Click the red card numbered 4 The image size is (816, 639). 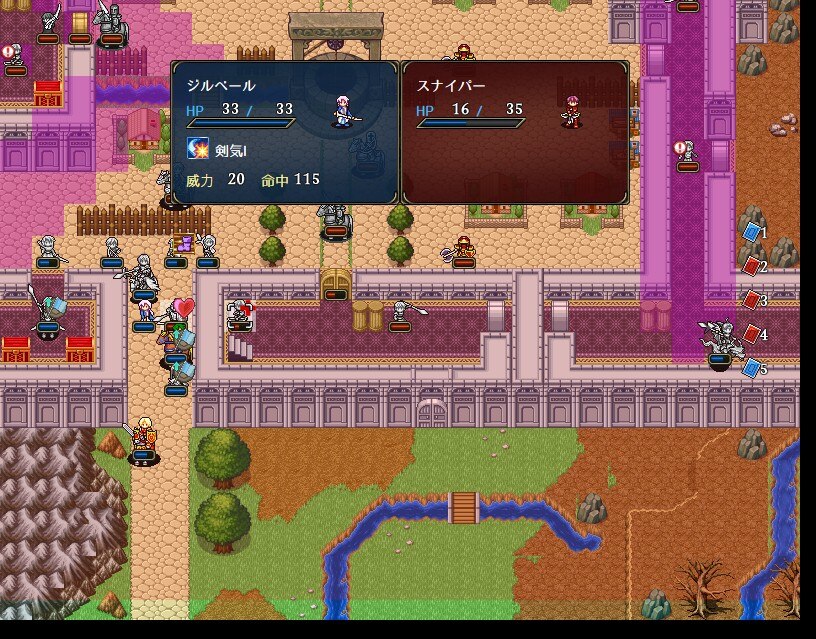pyautogui.click(x=752, y=334)
